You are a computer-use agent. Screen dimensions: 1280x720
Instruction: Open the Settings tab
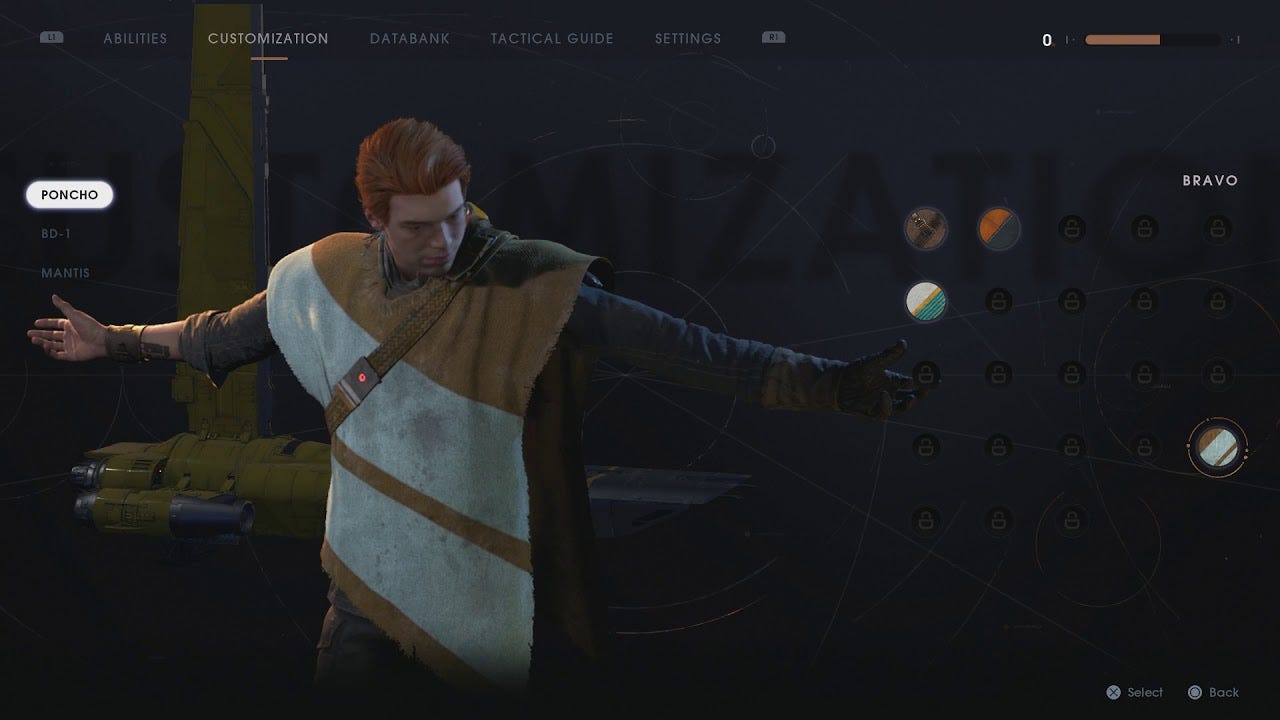pyautogui.click(x=687, y=39)
